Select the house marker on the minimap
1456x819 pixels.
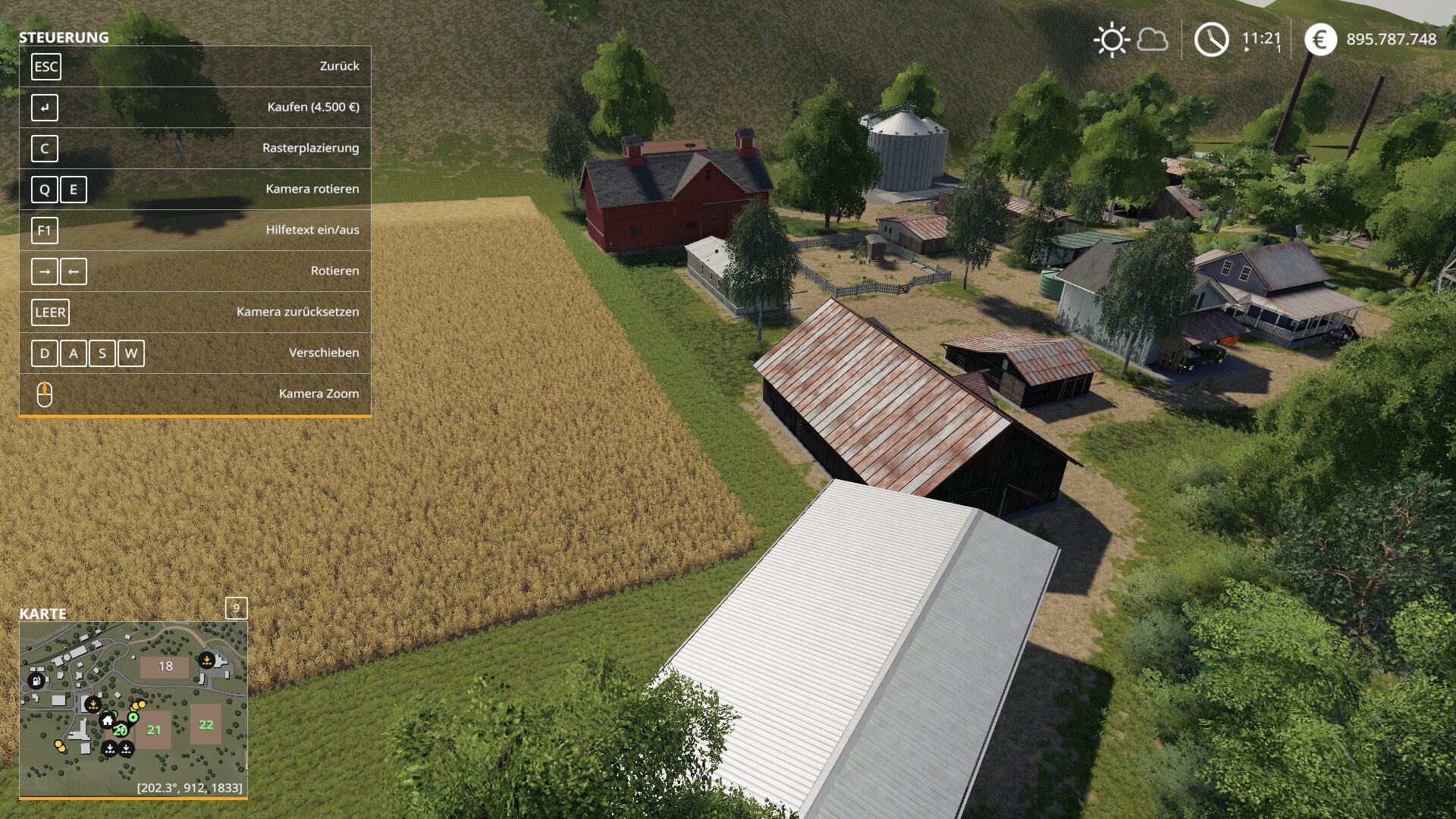coord(108,720)
